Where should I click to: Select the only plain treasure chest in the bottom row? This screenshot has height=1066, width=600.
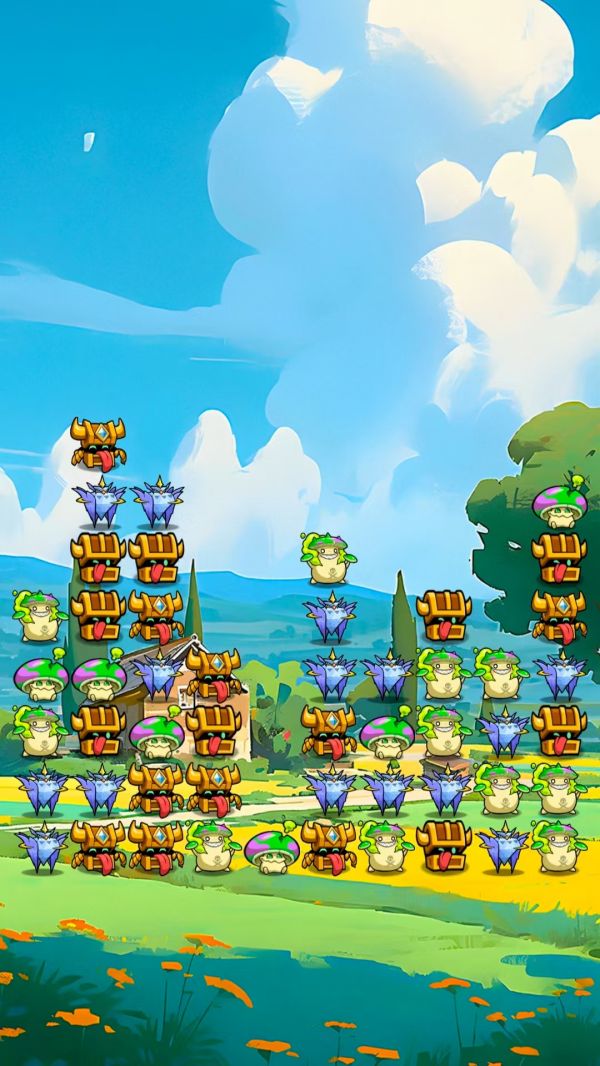443,843
